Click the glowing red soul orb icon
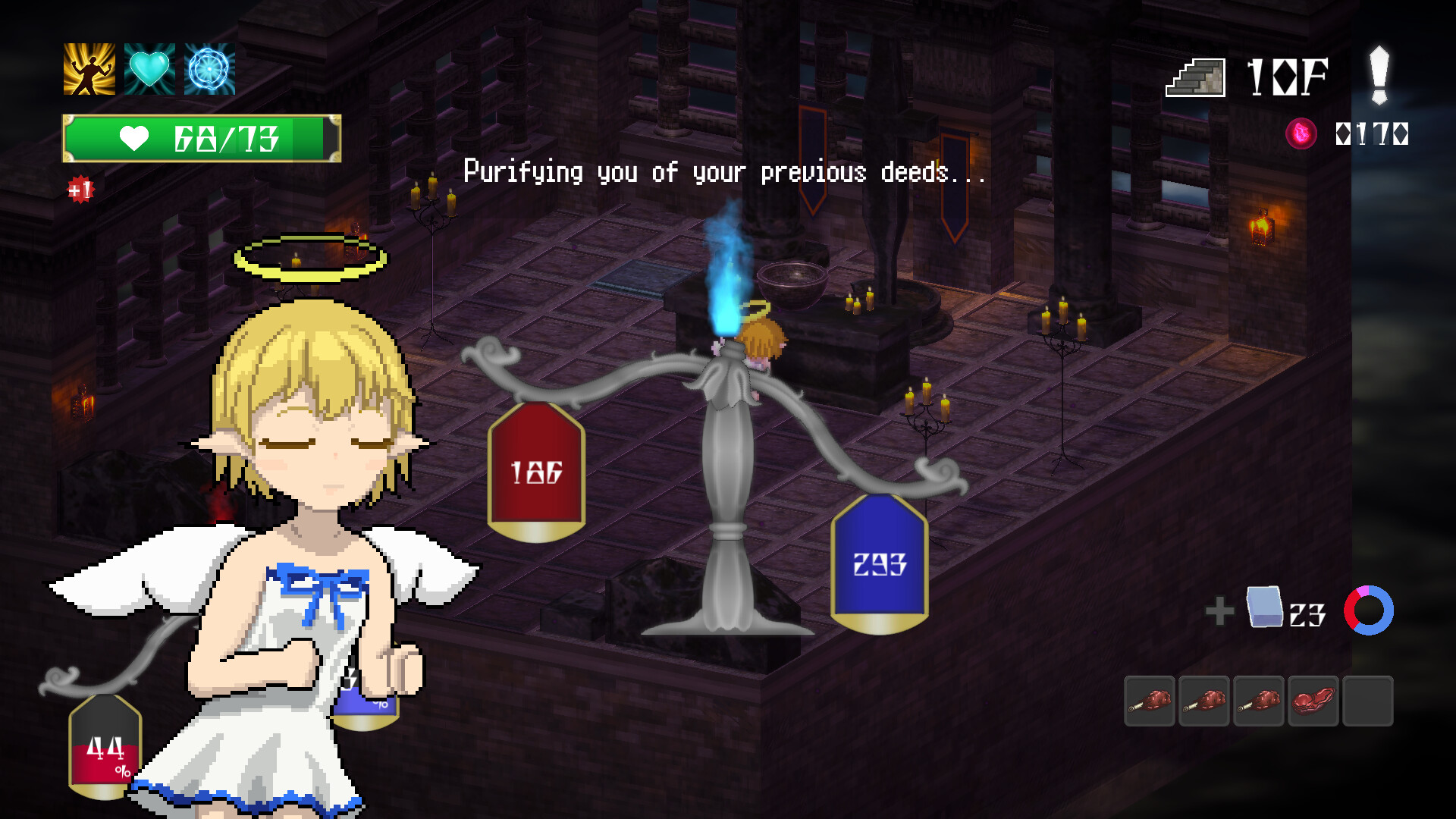 pos(1300,131)
